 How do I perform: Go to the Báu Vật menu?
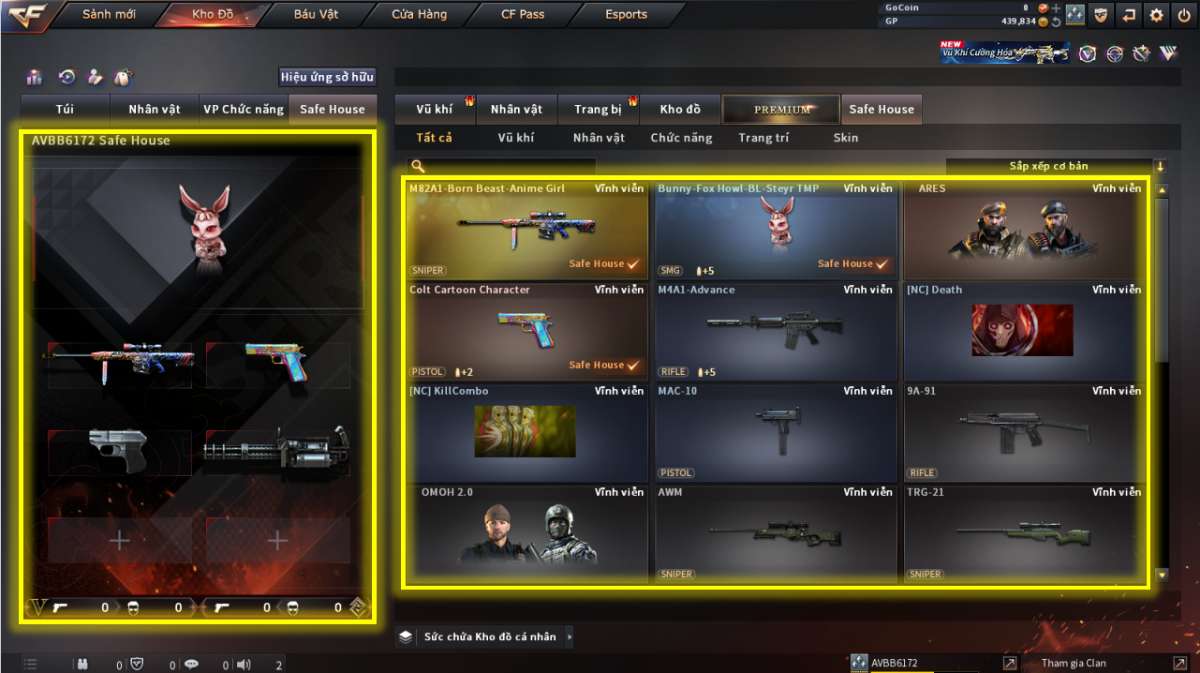(316, 15)
